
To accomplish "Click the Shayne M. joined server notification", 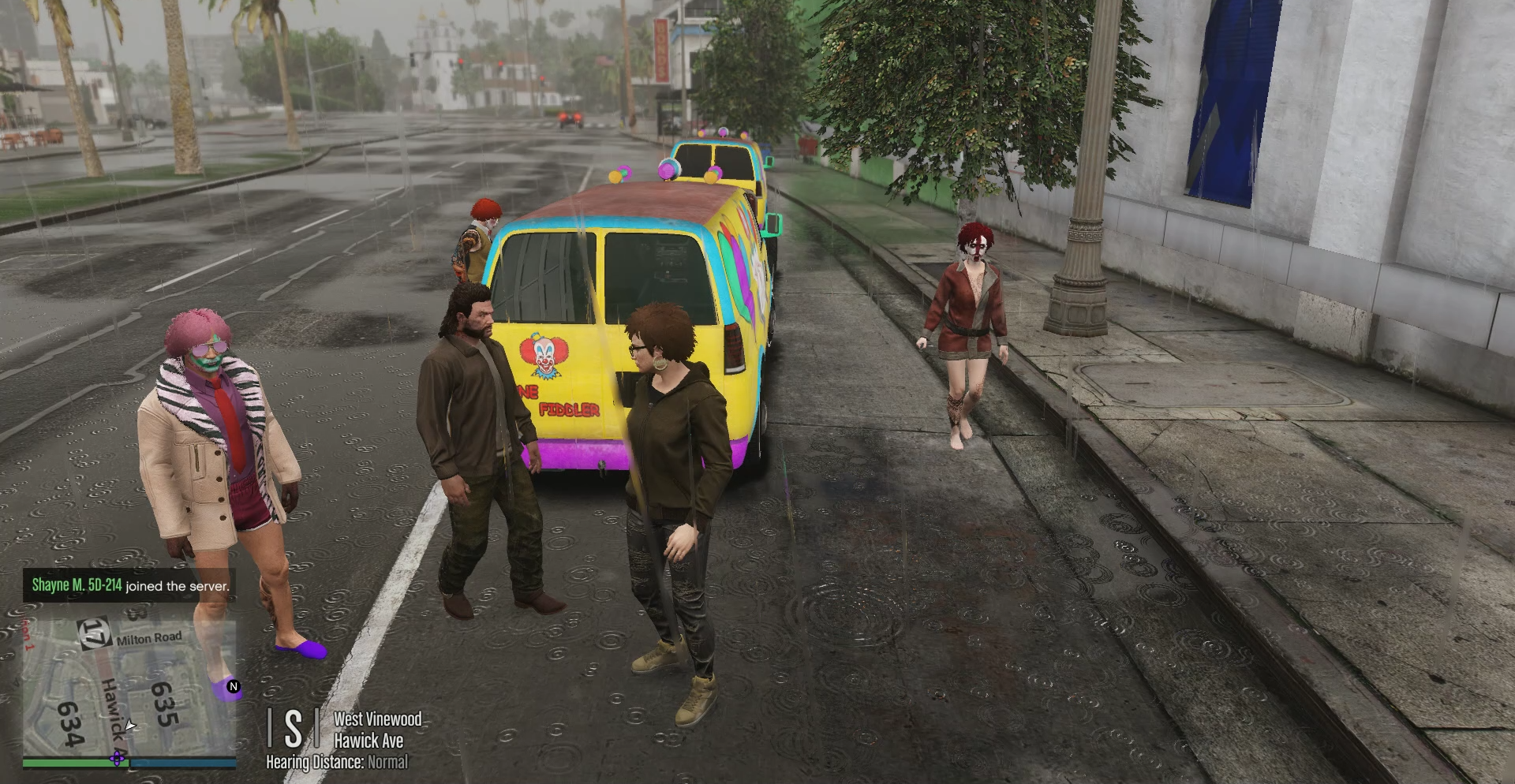I will pyautogui.click(x=130, y=585).
